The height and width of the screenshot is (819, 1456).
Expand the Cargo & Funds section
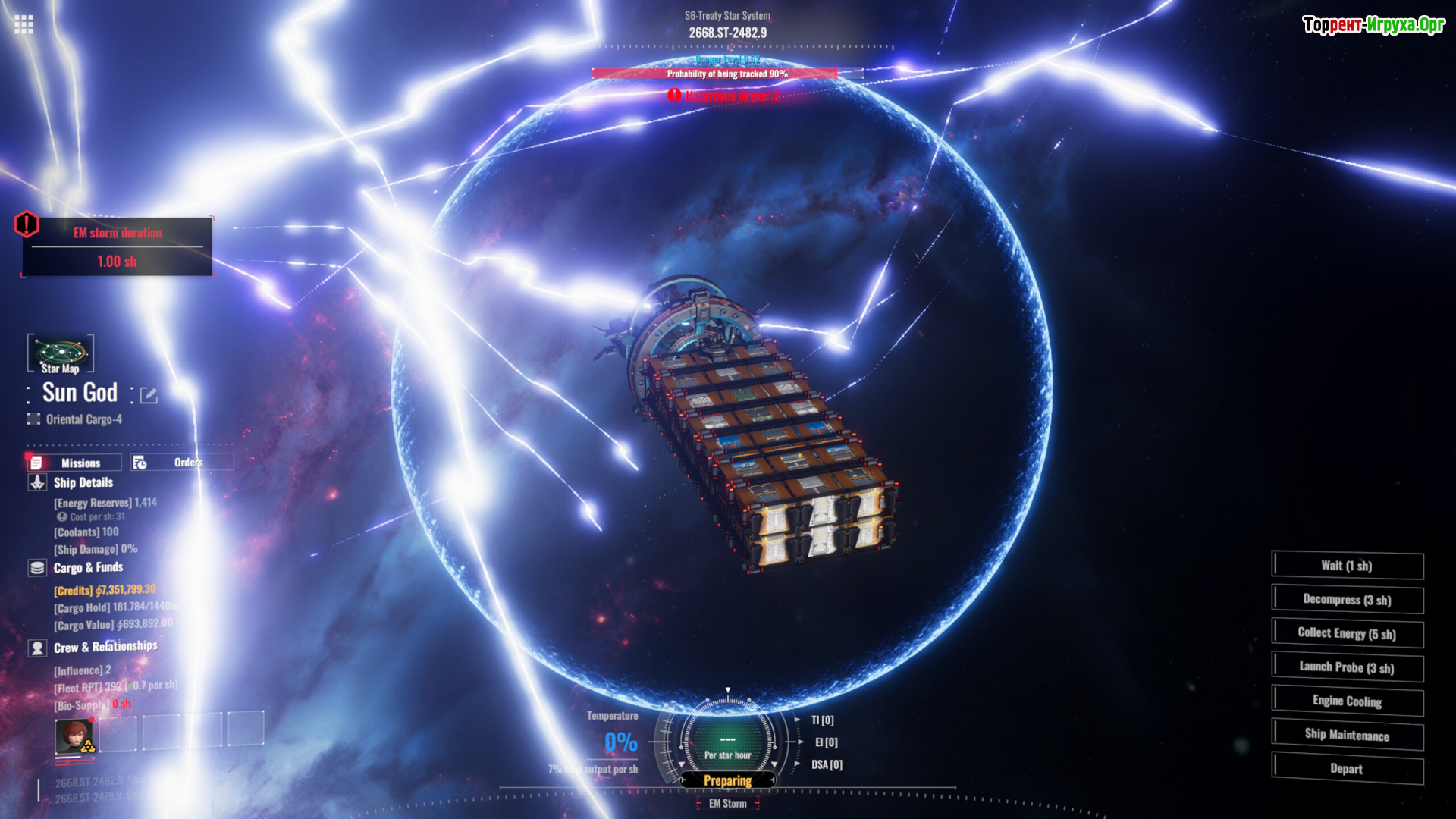coord(87,567)
